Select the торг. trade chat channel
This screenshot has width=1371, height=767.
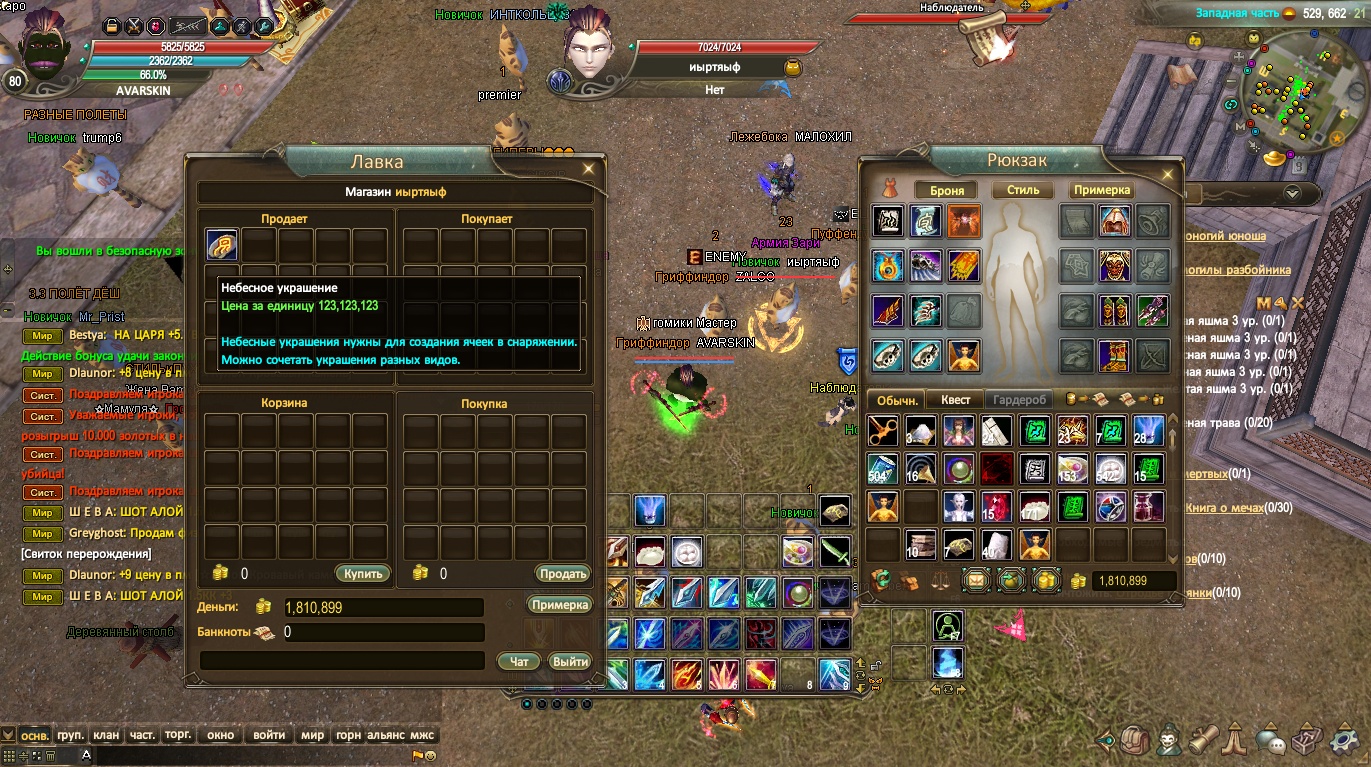point(178,735)
